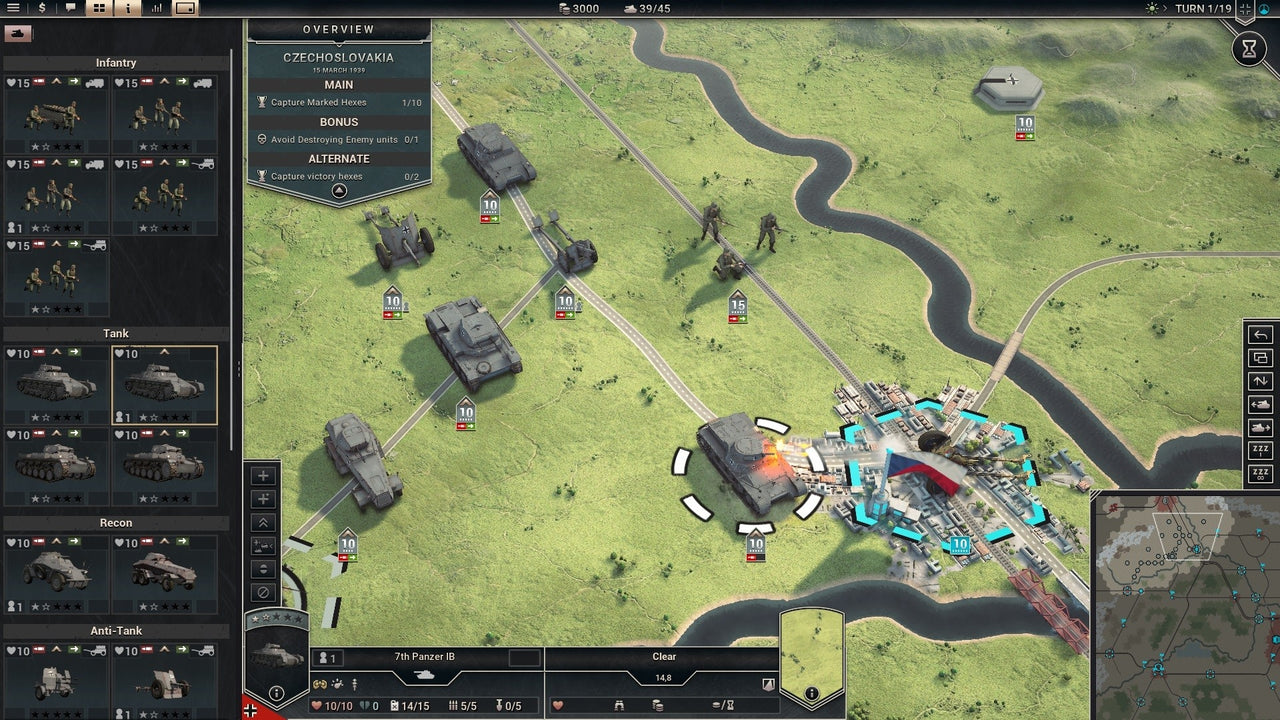This screenshot has height=720, width=1280.
Task: Switch to the Tank category tab
Action: [116, 333]
